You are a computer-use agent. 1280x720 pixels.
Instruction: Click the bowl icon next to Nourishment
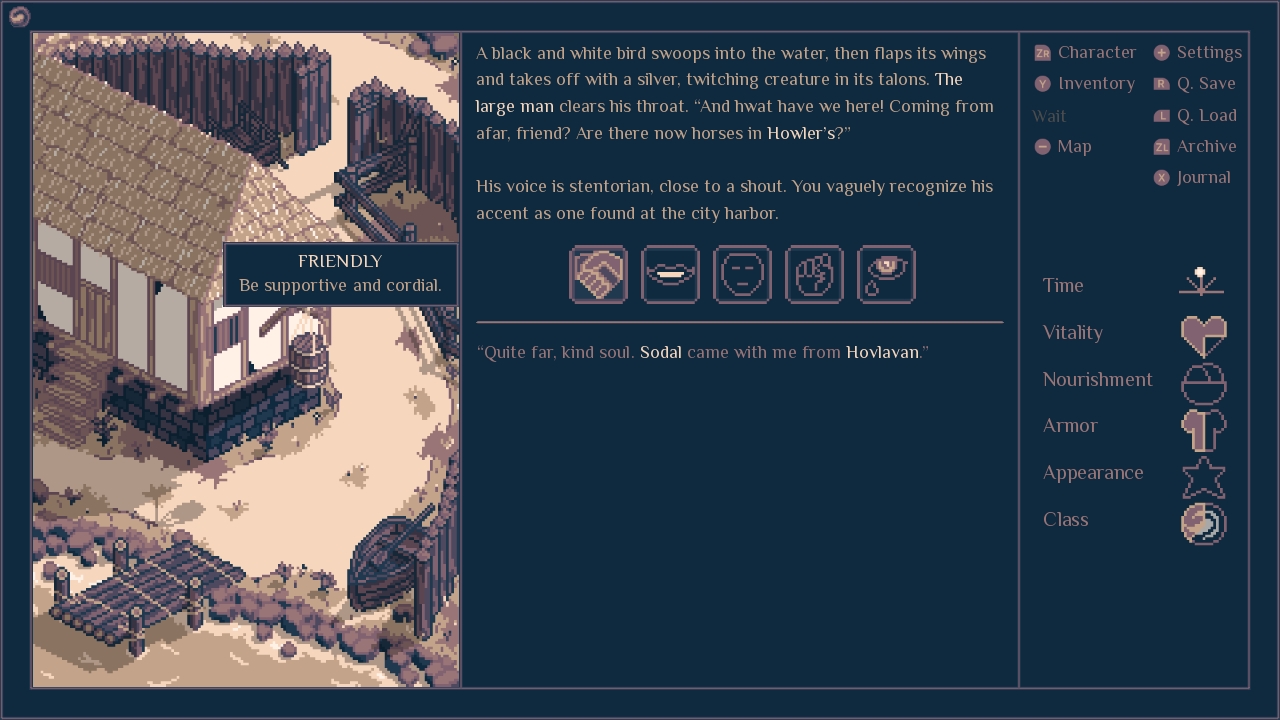[1203, 383]
